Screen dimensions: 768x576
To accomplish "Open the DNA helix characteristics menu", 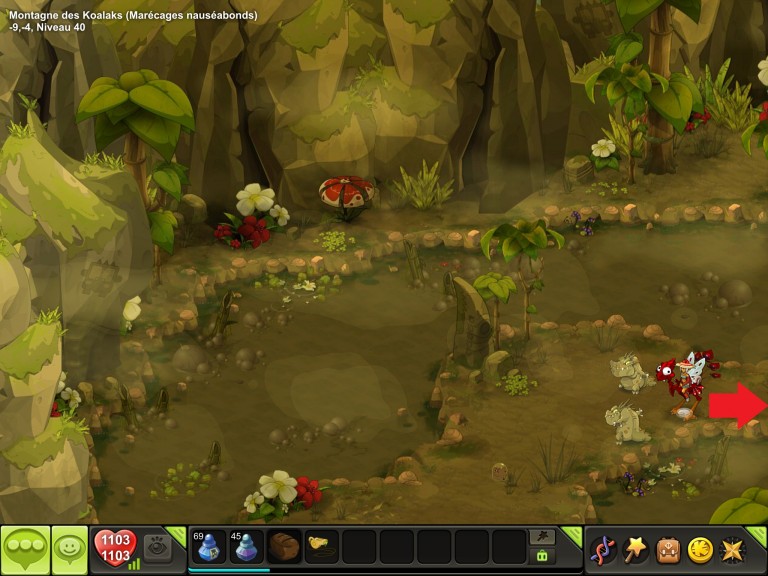I will click(x=603, y=549).
